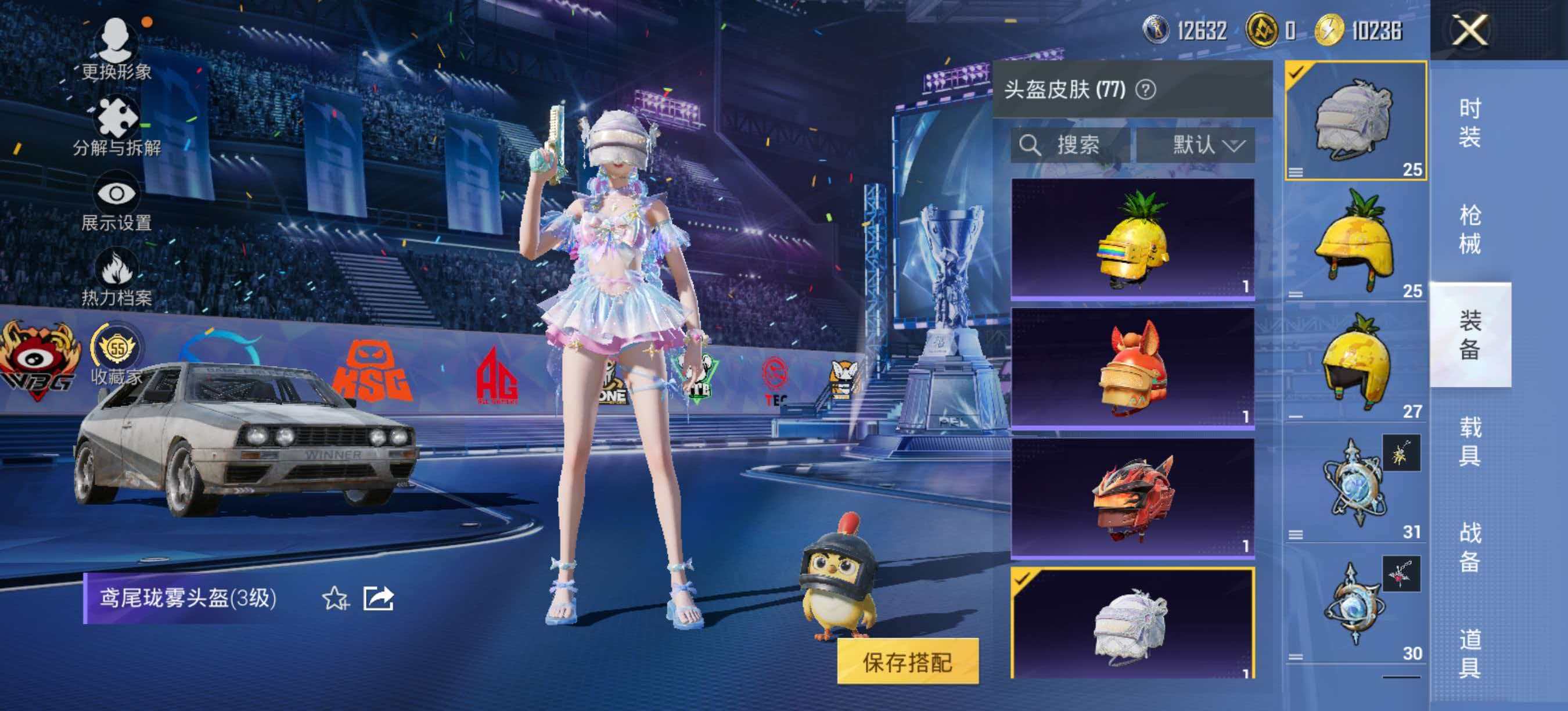Open the 默认 sorting dropdown
1568x711 pixels.
click(1193, 145)
